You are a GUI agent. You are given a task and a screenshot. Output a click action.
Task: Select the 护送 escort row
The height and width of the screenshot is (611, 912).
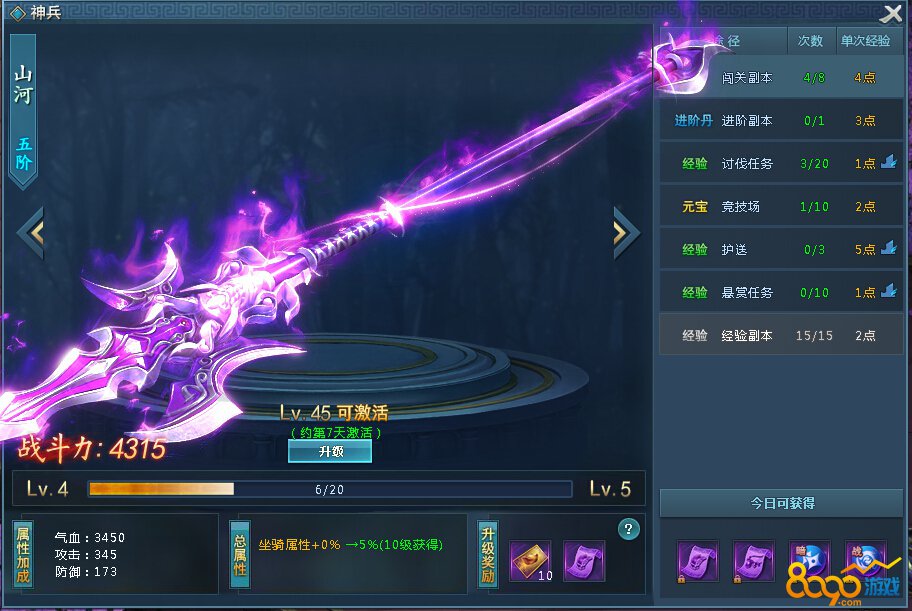click(x=770, y=249)
